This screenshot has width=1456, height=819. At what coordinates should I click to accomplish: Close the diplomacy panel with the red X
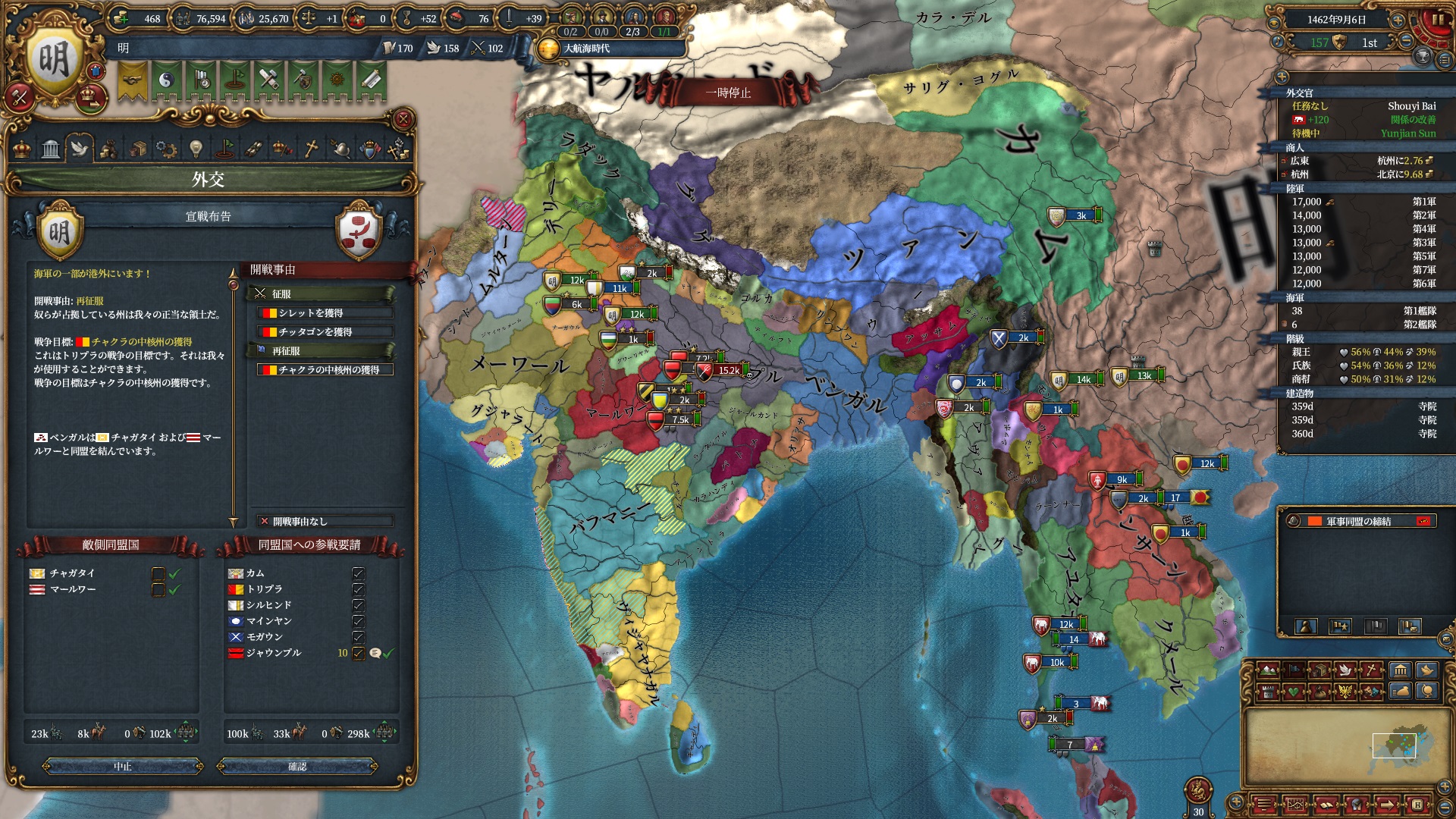pos(403,119)
